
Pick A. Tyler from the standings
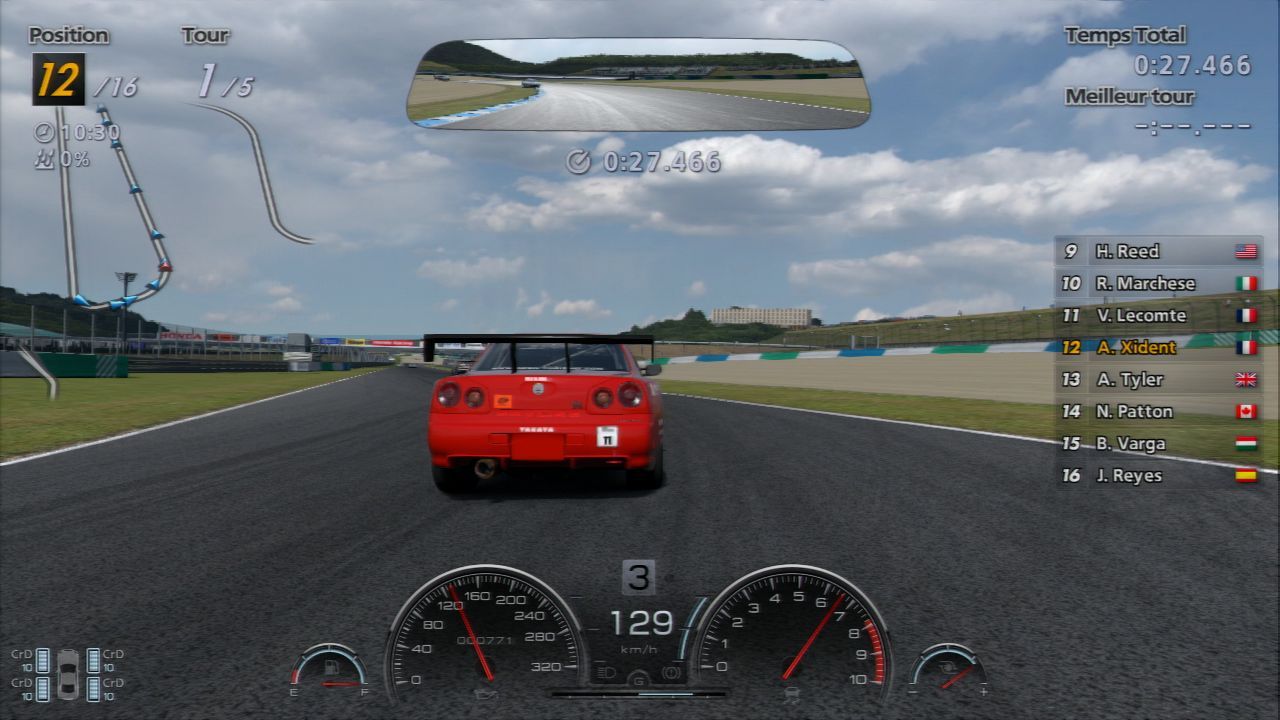point(1158,379)
